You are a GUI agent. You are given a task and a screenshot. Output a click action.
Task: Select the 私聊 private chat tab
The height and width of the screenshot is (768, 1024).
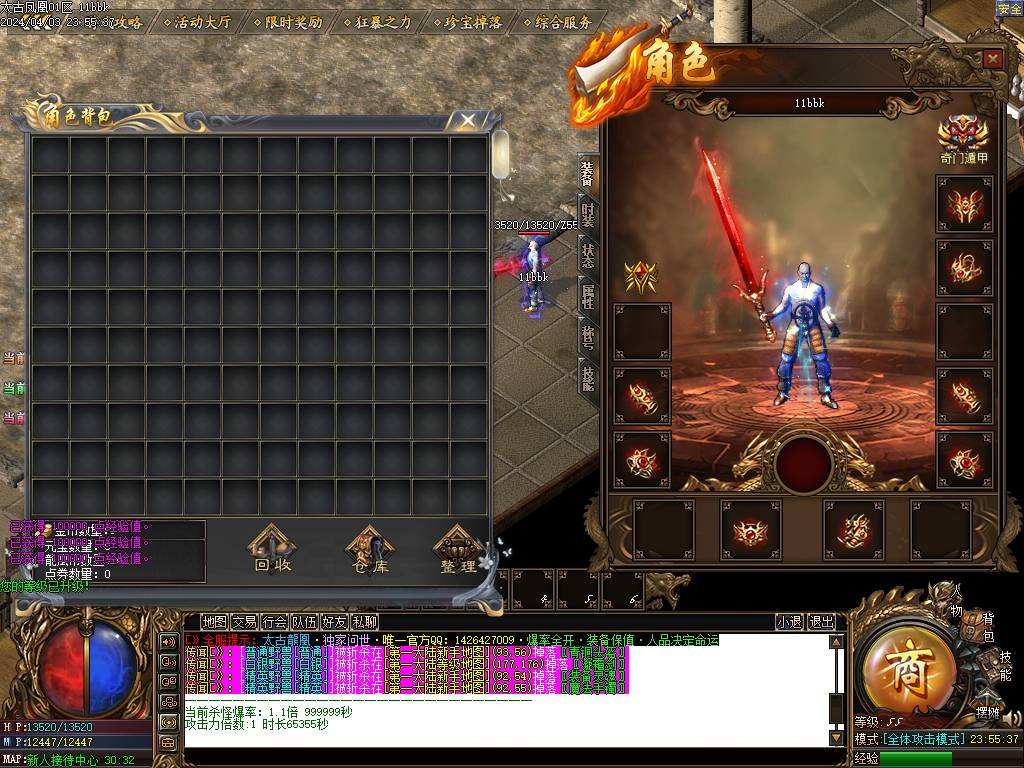[x=364, y=621]
